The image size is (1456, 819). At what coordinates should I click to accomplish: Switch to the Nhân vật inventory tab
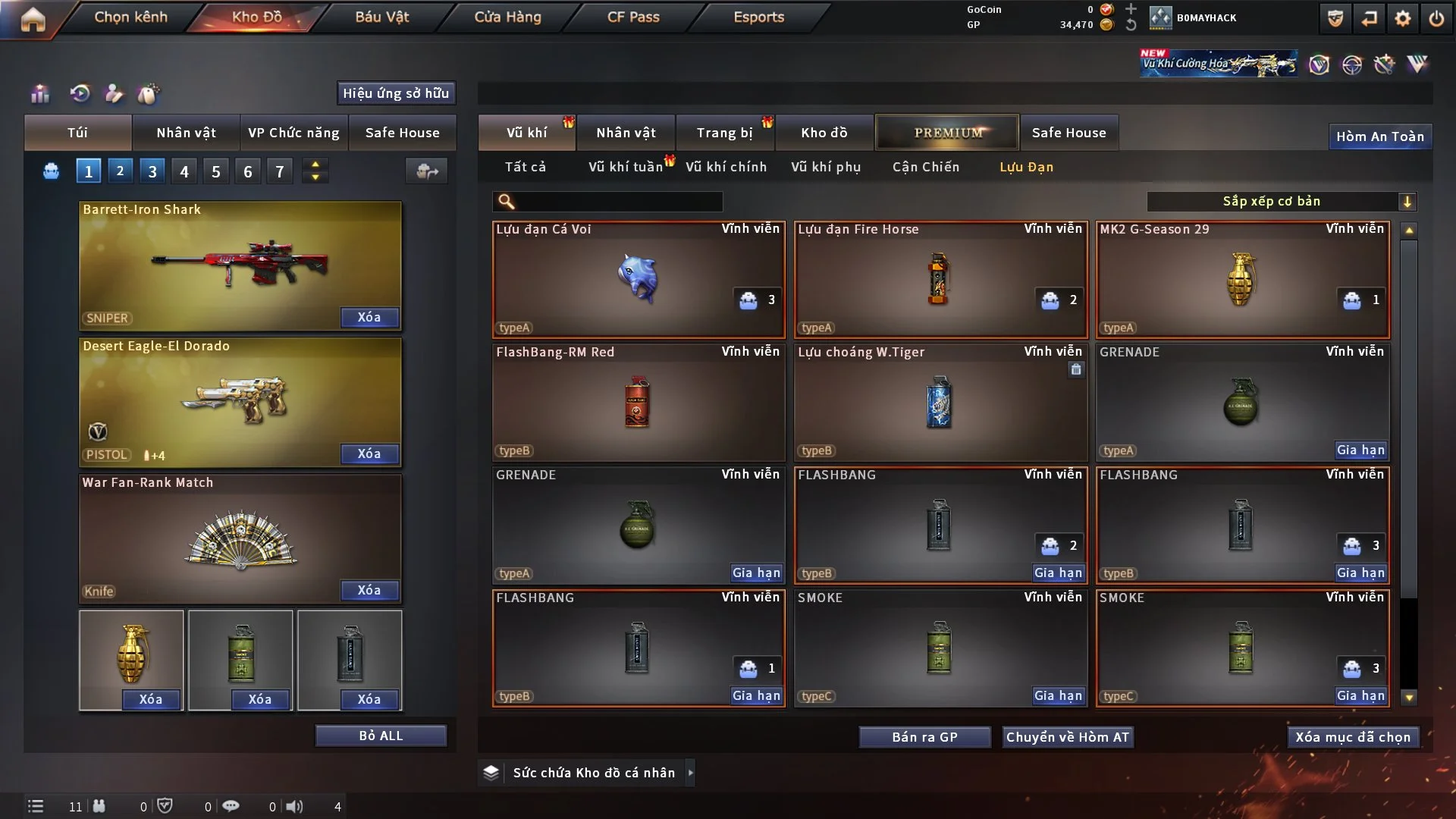click(626, 133)
